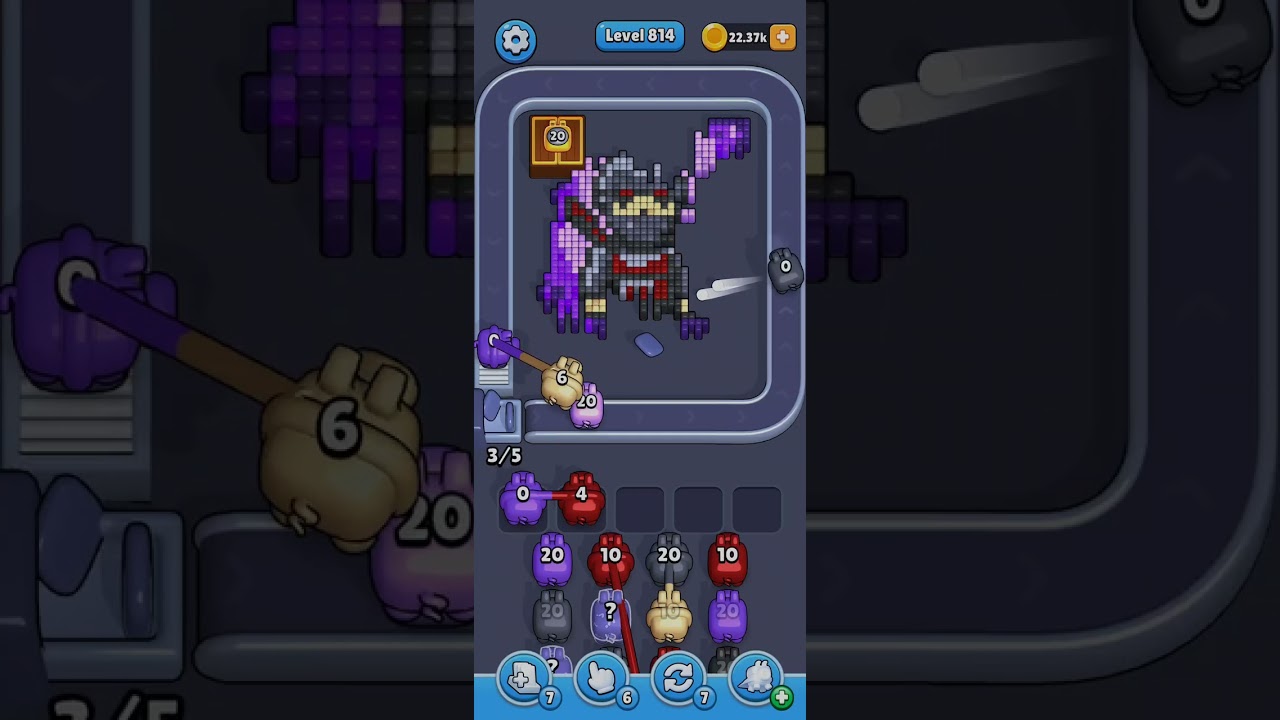
Task: Use the shuffle arrows booster
Action: pos(679,679)
